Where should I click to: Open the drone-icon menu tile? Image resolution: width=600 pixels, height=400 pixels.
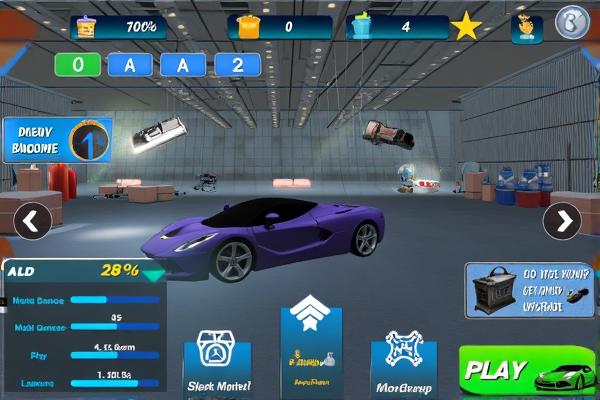pyautogui.click(x=404, y=366)
